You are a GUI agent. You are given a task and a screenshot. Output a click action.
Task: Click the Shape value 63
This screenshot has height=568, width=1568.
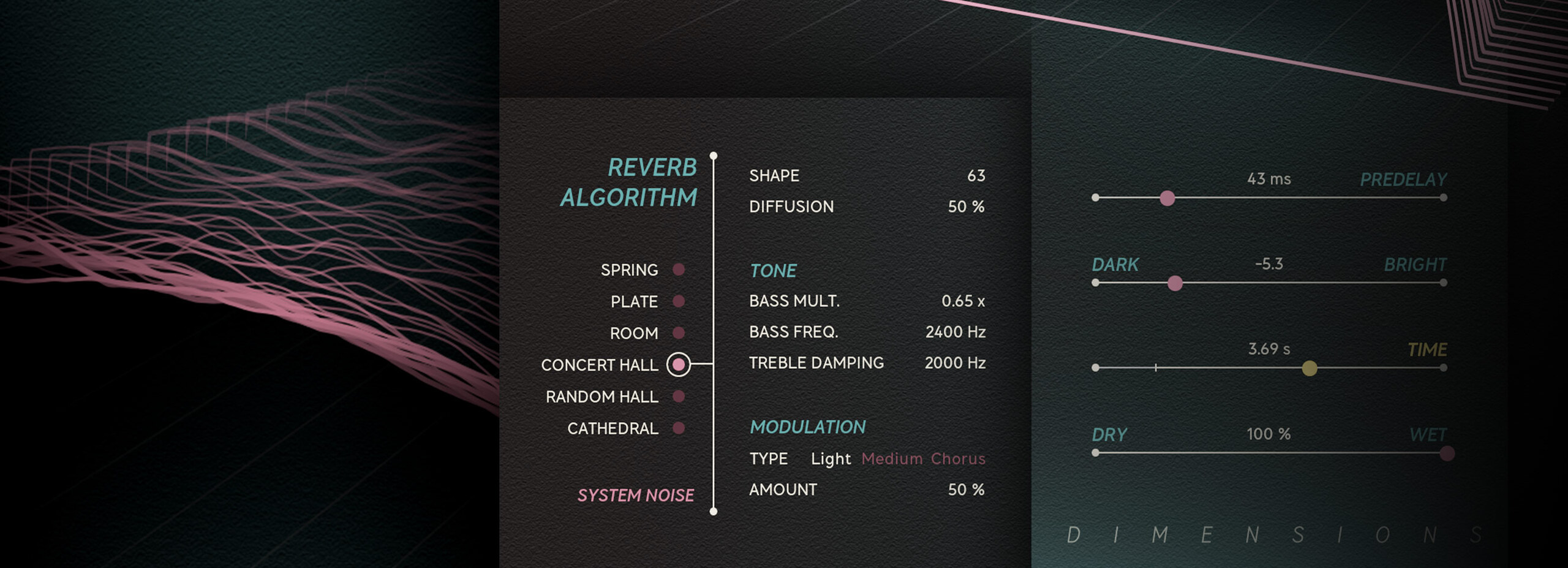[x=976, y=176]
